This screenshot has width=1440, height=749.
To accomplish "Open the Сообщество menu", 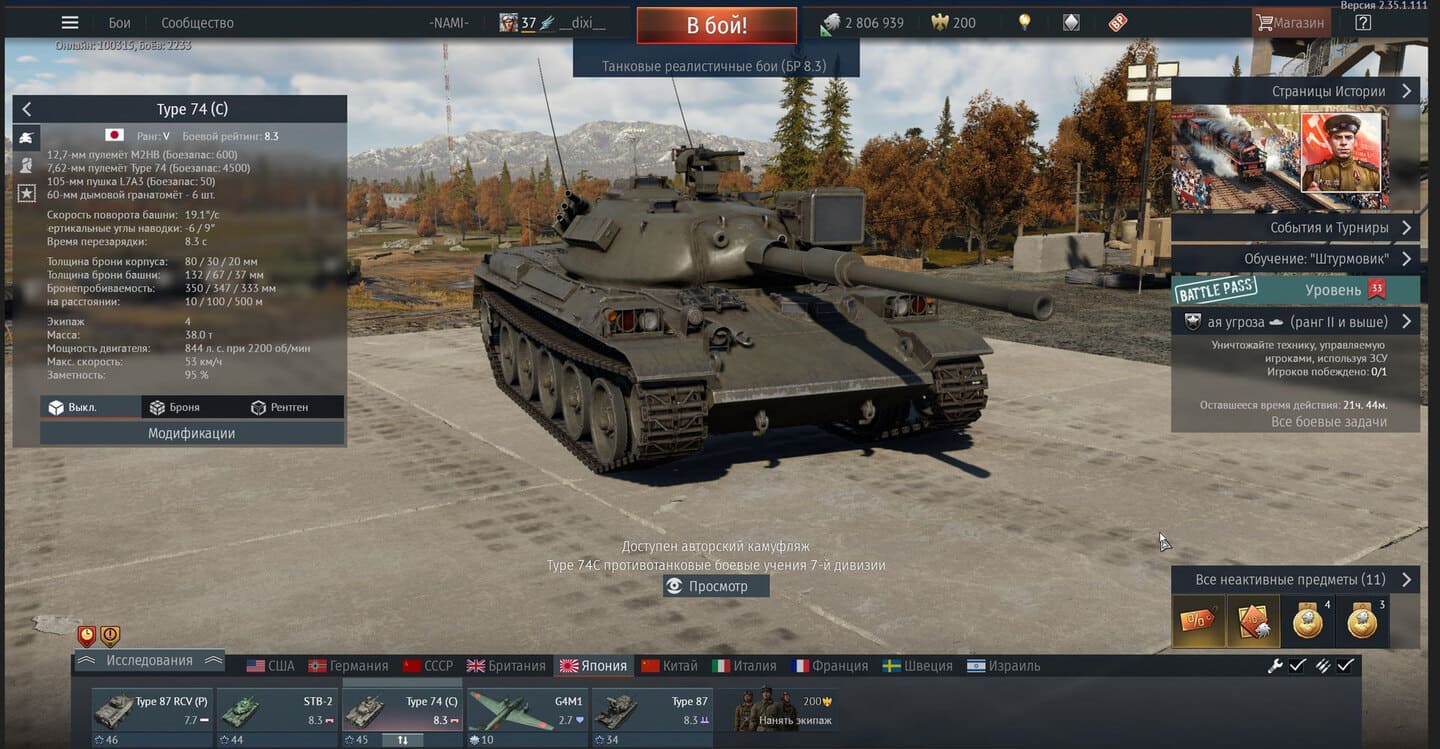I will coord(197,23).
